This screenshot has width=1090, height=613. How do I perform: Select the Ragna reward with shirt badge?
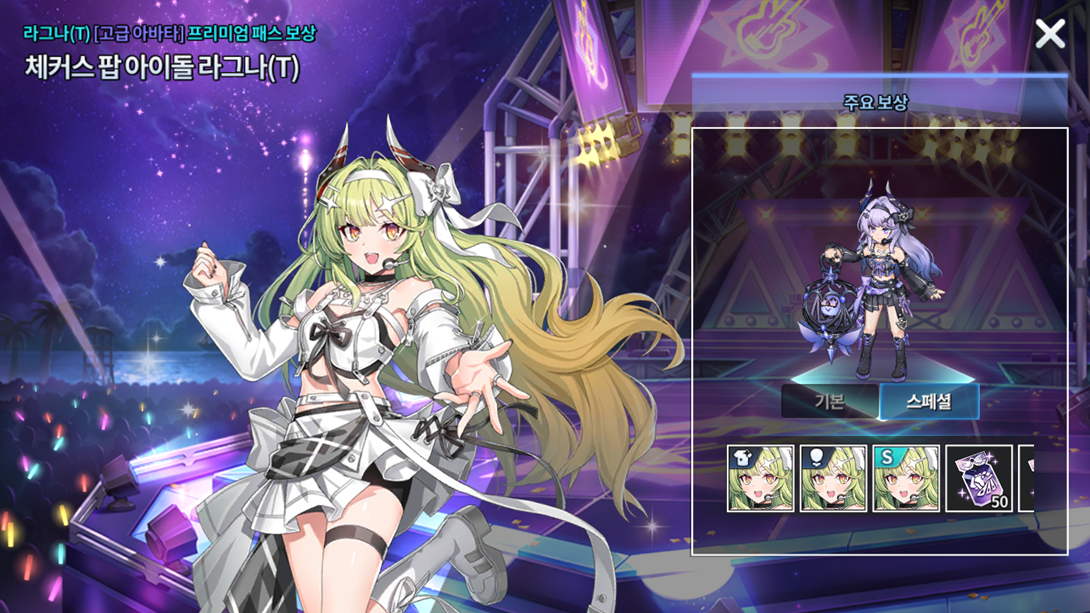pos(760,479)
